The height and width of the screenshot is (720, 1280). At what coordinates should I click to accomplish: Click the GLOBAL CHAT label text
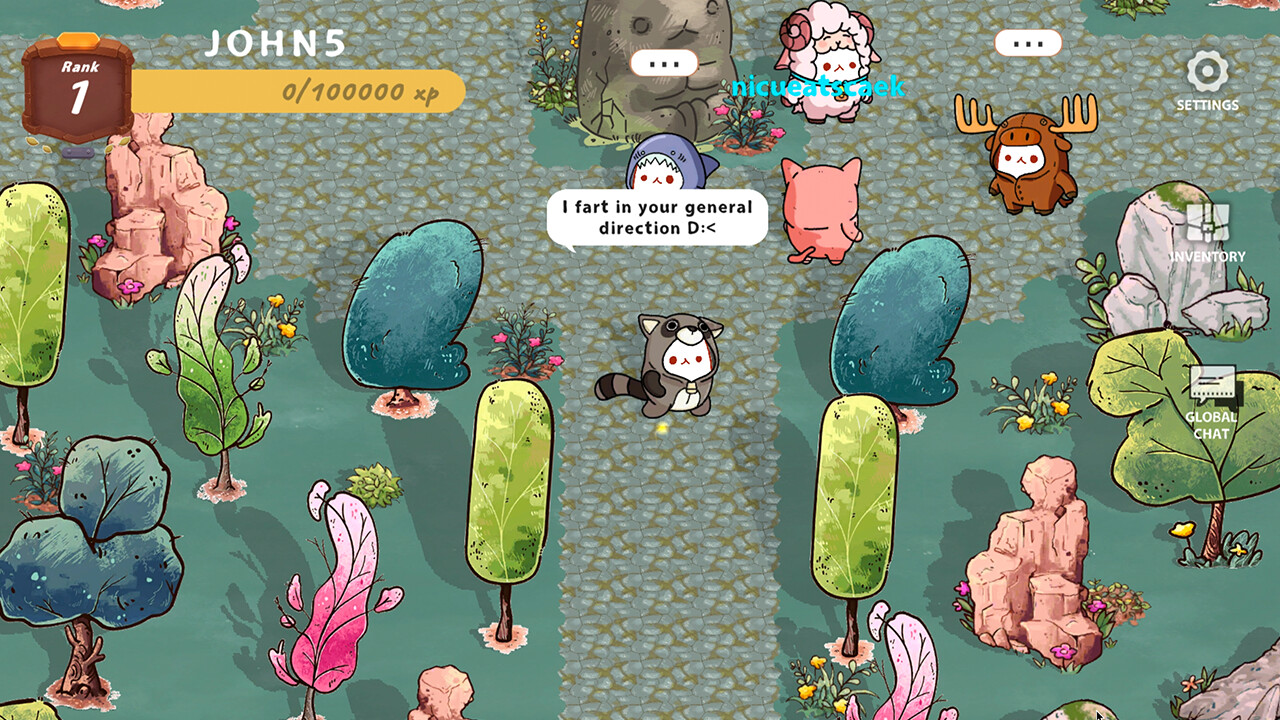[x=1211, y=426]
